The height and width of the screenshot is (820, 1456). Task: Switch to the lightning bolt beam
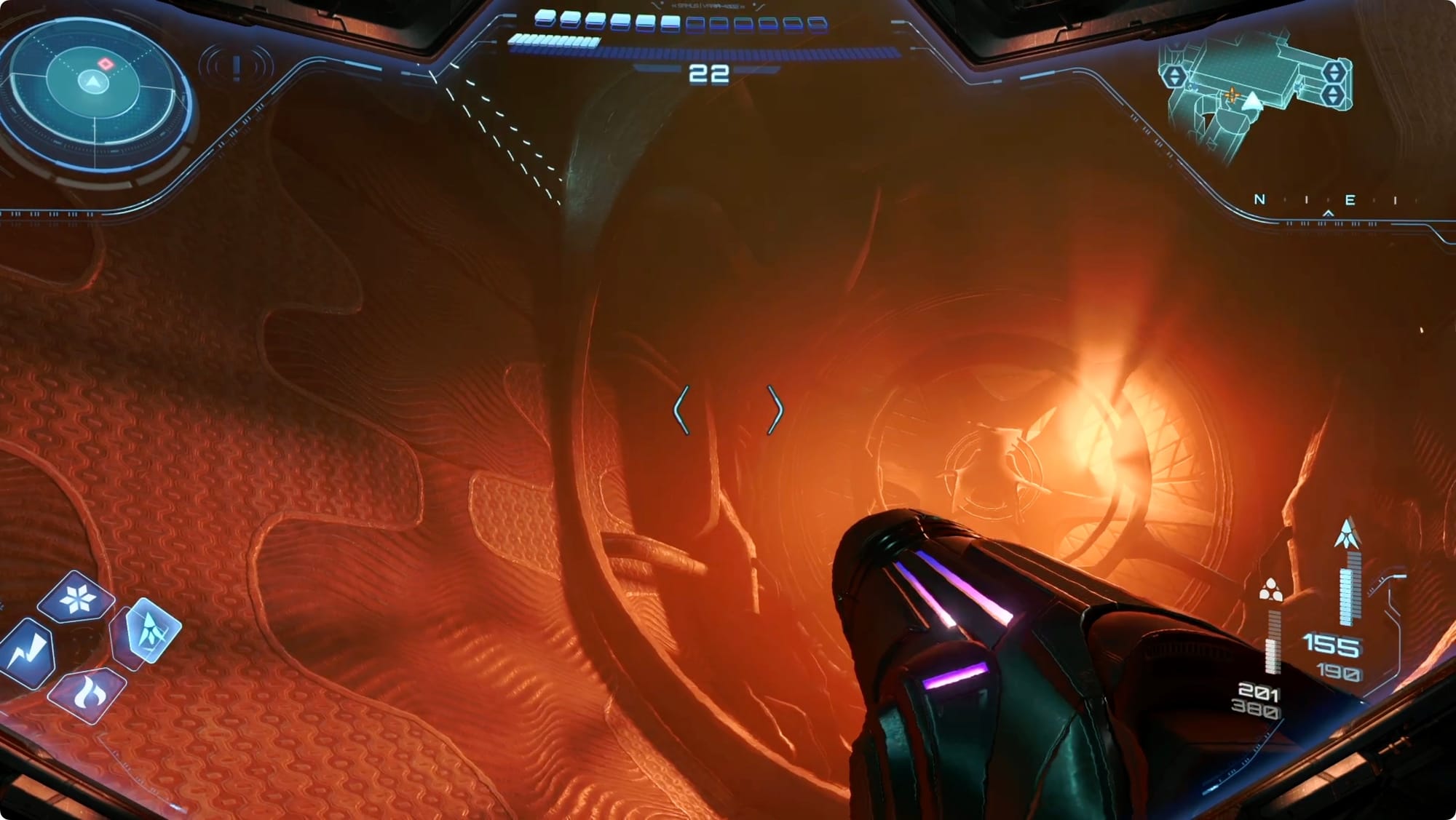(29, 651)
